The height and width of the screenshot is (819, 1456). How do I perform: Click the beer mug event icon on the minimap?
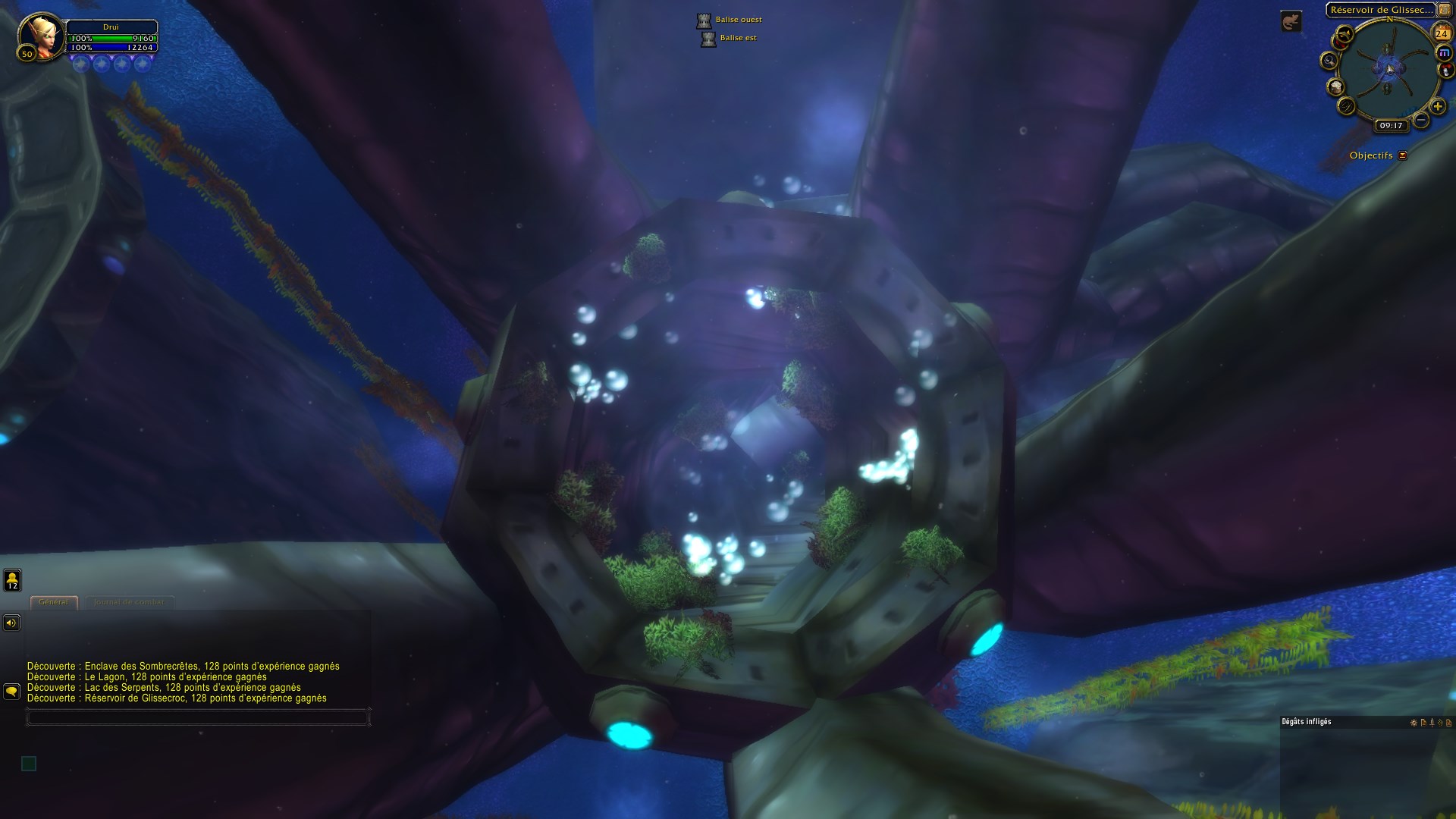tap(1335, 87)
